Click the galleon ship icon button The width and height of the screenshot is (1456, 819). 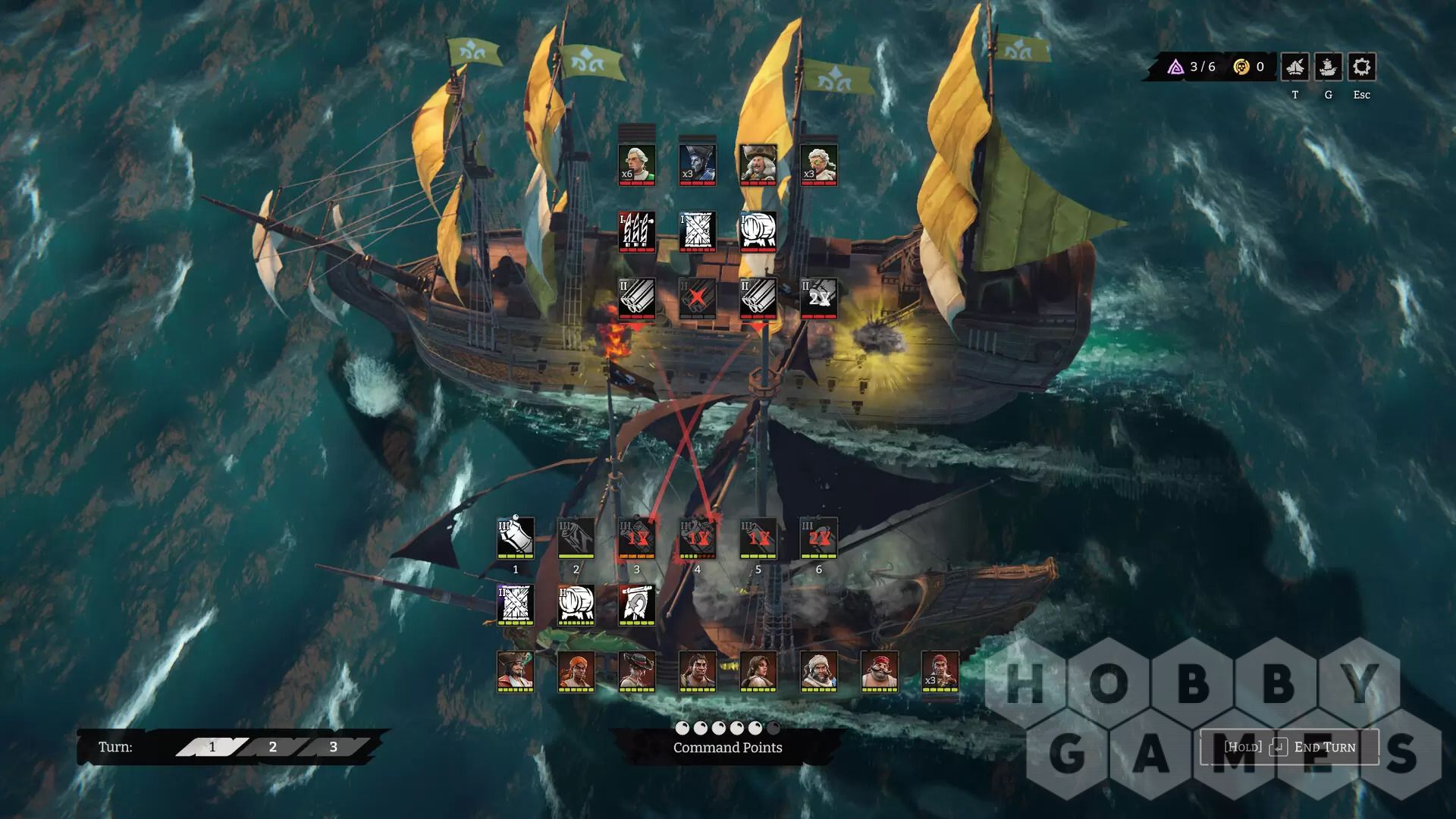point(1328,67)
